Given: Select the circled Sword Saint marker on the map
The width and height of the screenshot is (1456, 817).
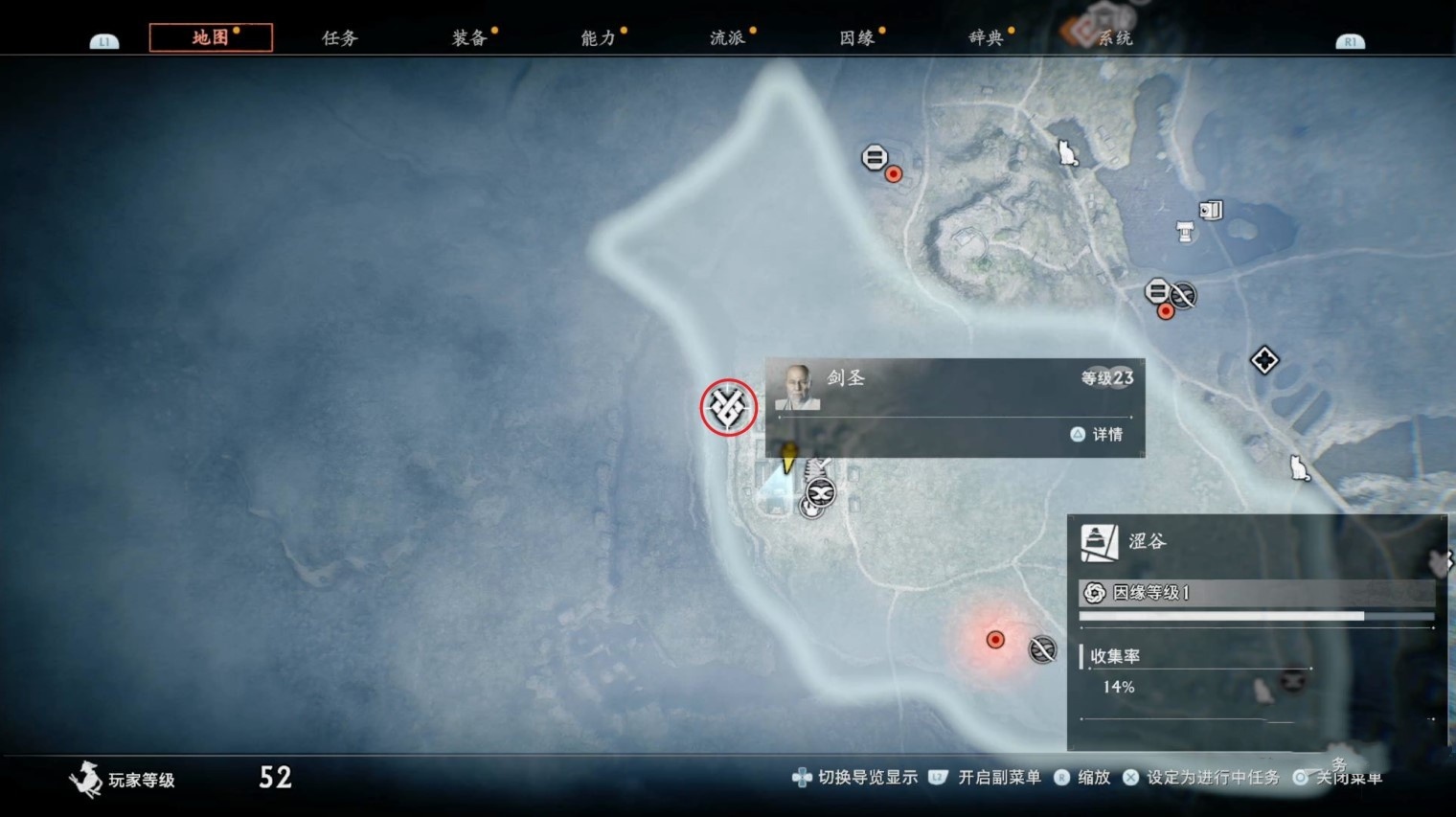Looking at the screenshot, I should click(x=727, y=407).
